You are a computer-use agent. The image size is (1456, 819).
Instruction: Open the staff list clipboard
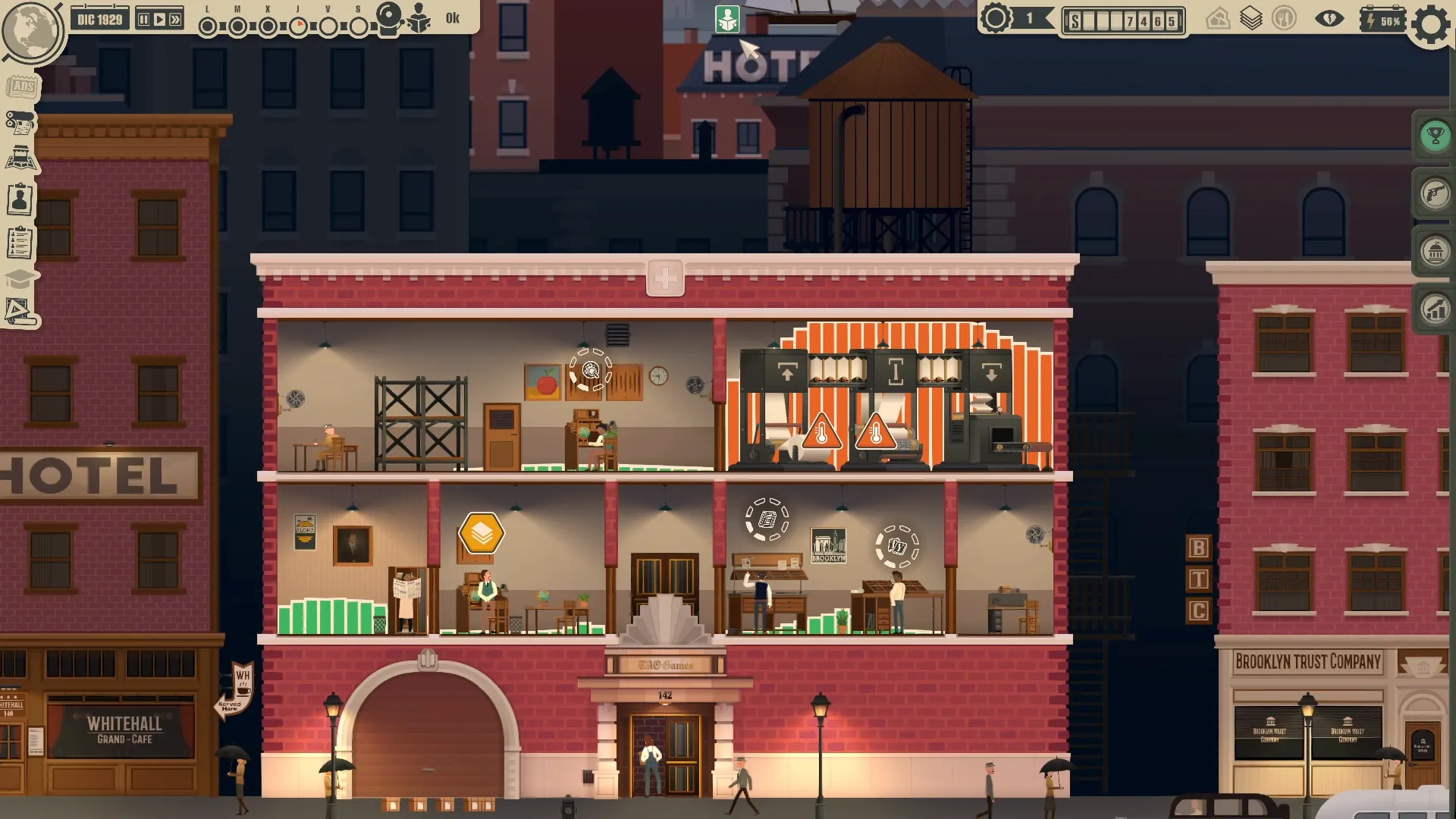pyautogui.click(x=20, y=243)
